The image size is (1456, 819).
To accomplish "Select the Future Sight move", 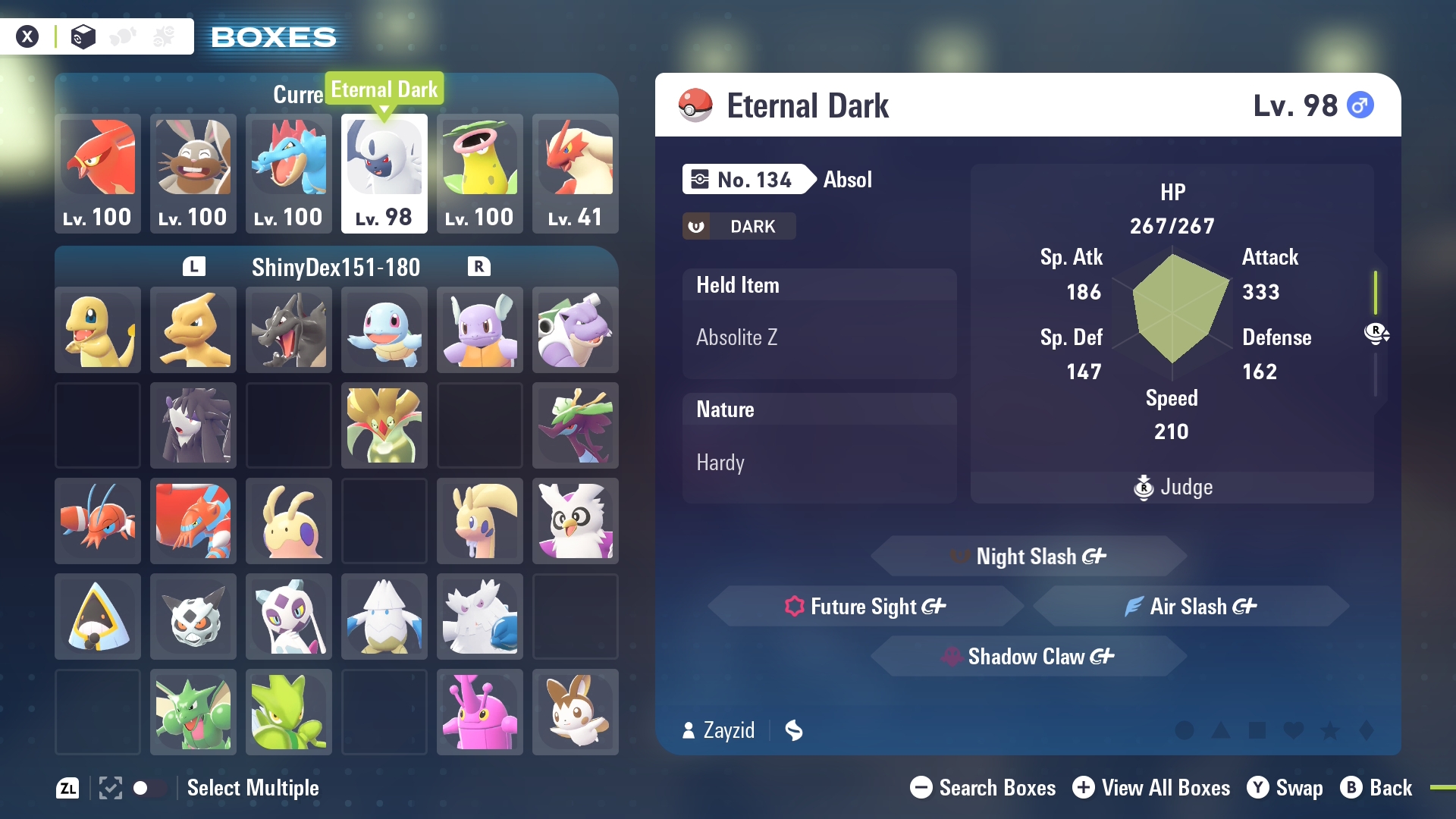I will pyautogui.click(x=866, y=607).
